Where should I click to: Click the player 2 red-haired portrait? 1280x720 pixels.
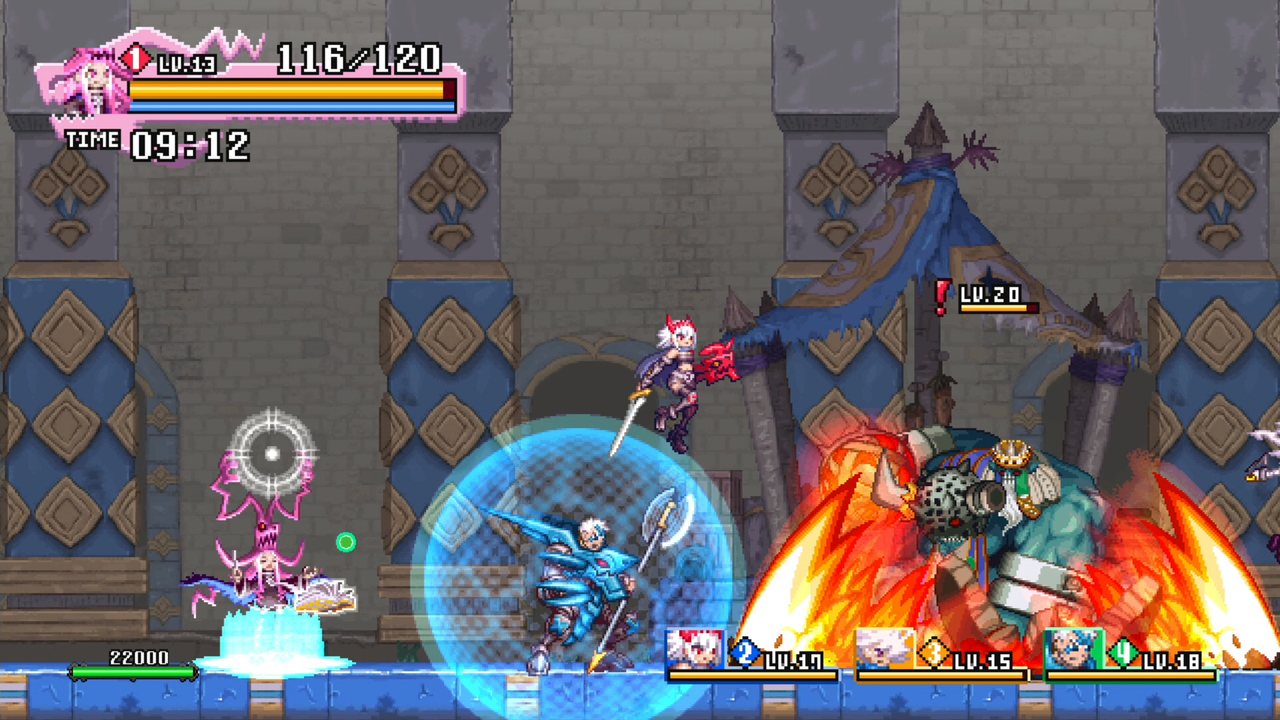[695, 649]
